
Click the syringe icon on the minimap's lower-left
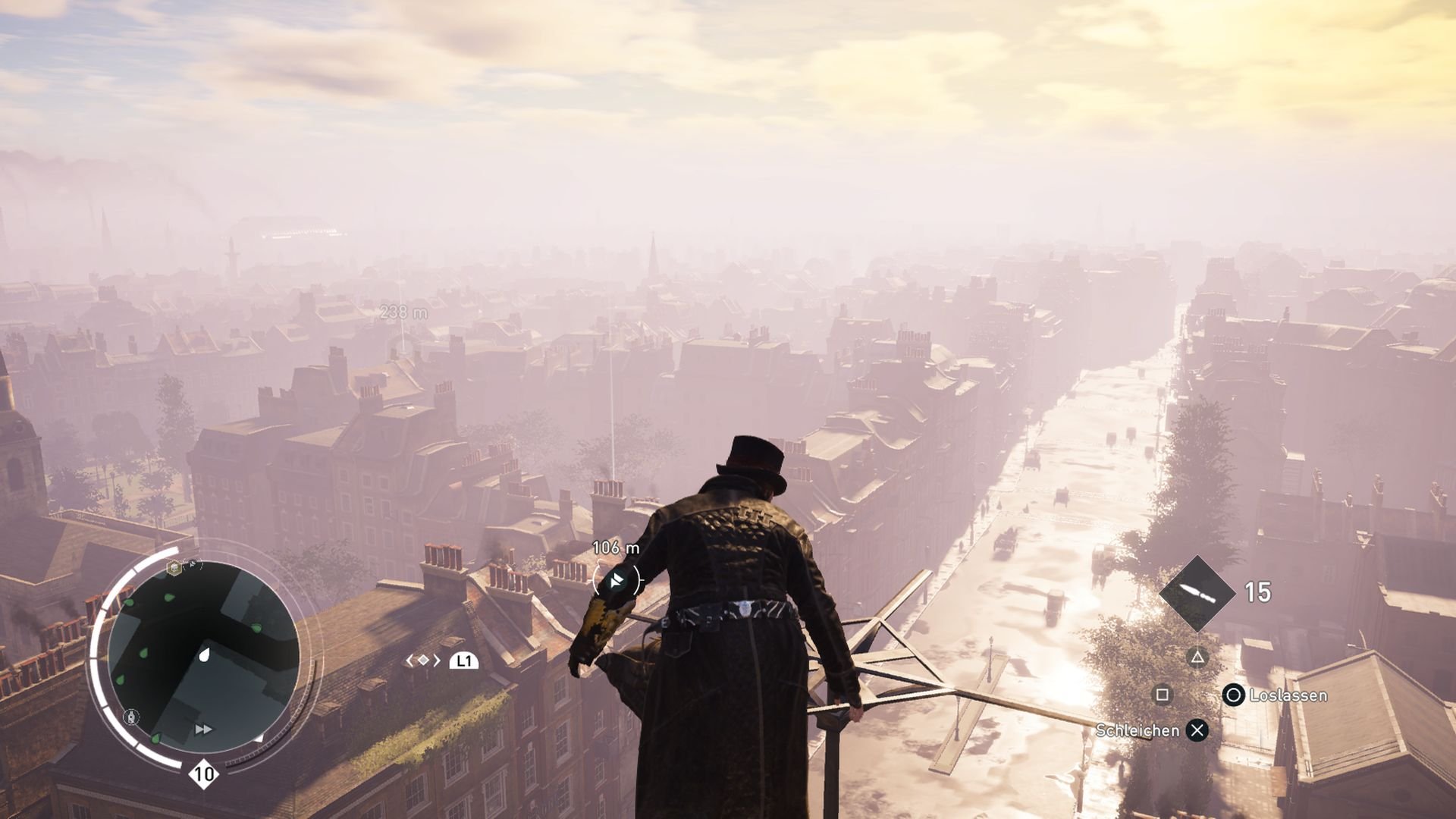click(x=130, y=715)
